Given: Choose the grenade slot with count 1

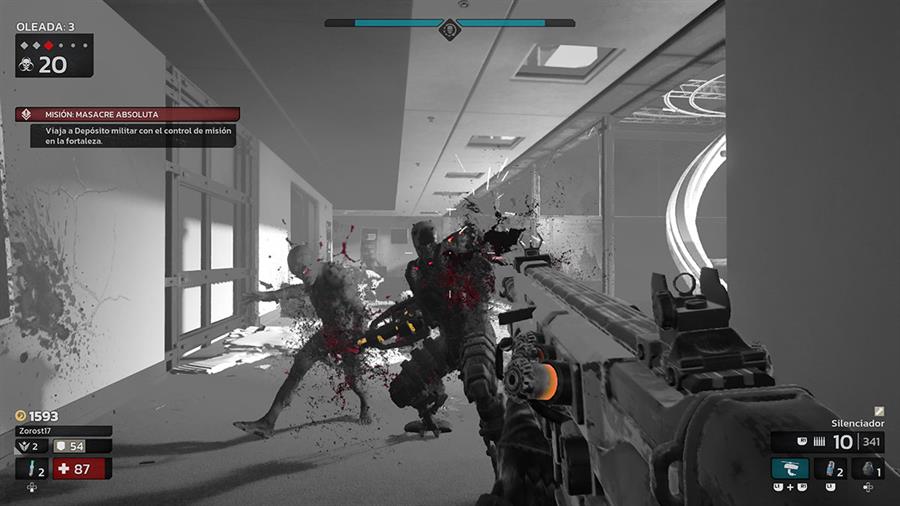Looking at the screenshot, I should [x=867, y=468].
